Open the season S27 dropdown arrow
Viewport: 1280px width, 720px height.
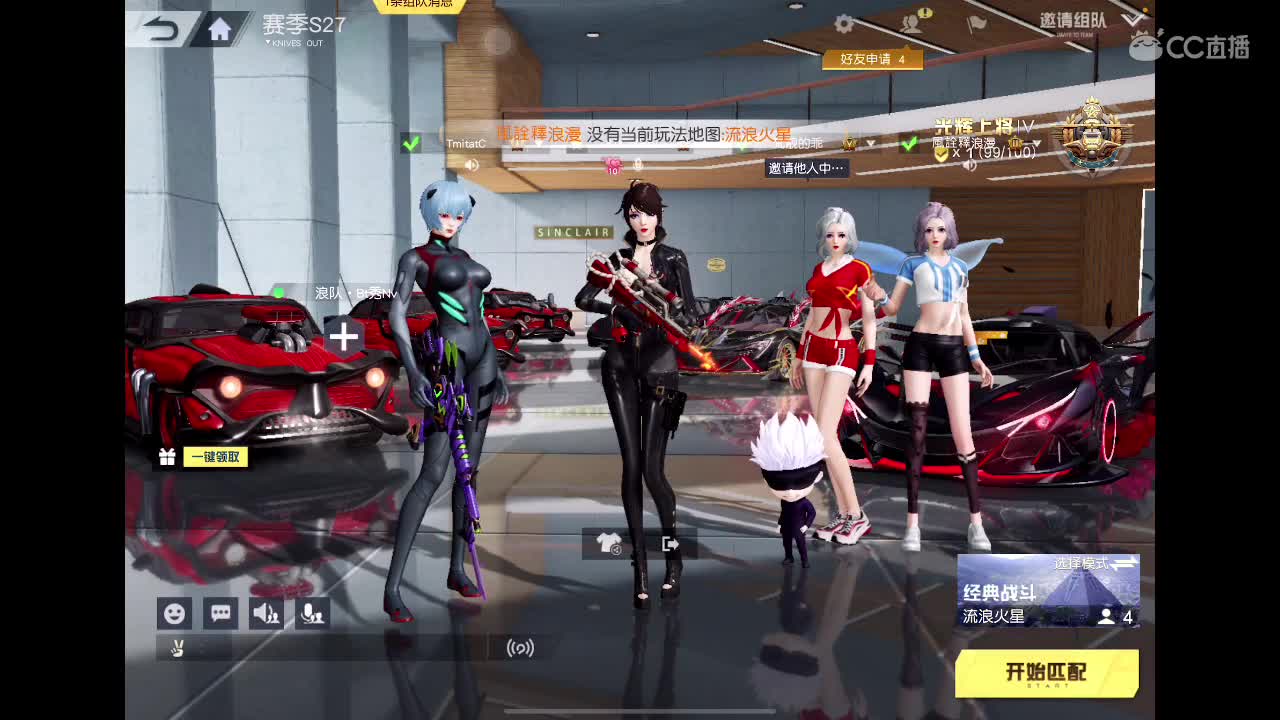point(268,41)
